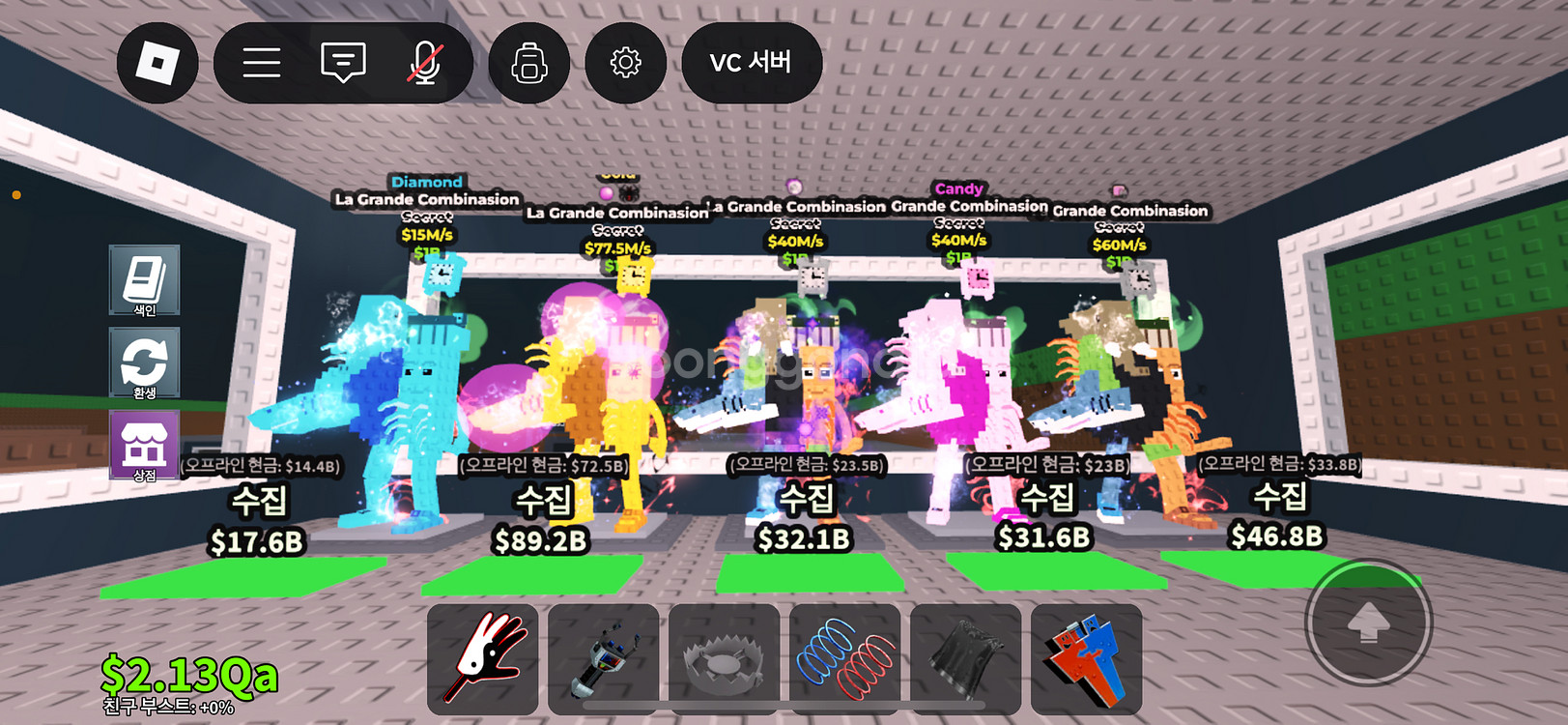Open the Roblox main menu logo button
Screen dimensions: 1568x725
click(157, 63)
